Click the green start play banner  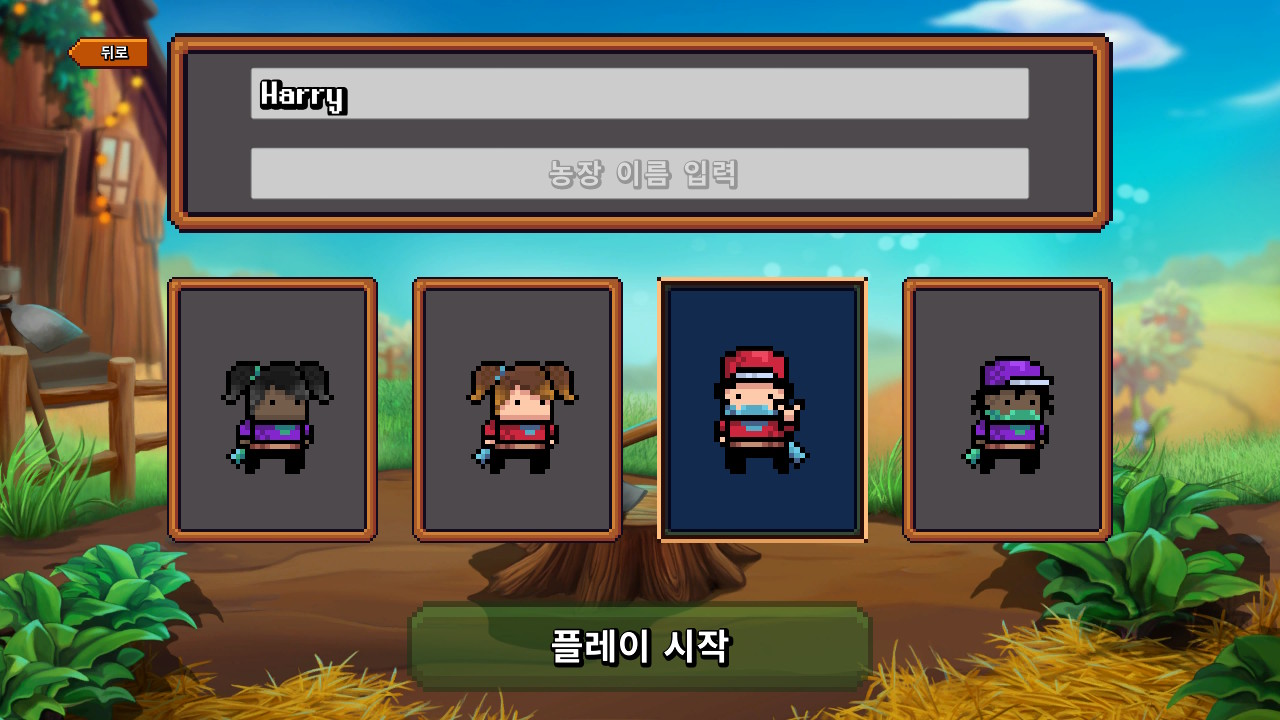point(640,646)
